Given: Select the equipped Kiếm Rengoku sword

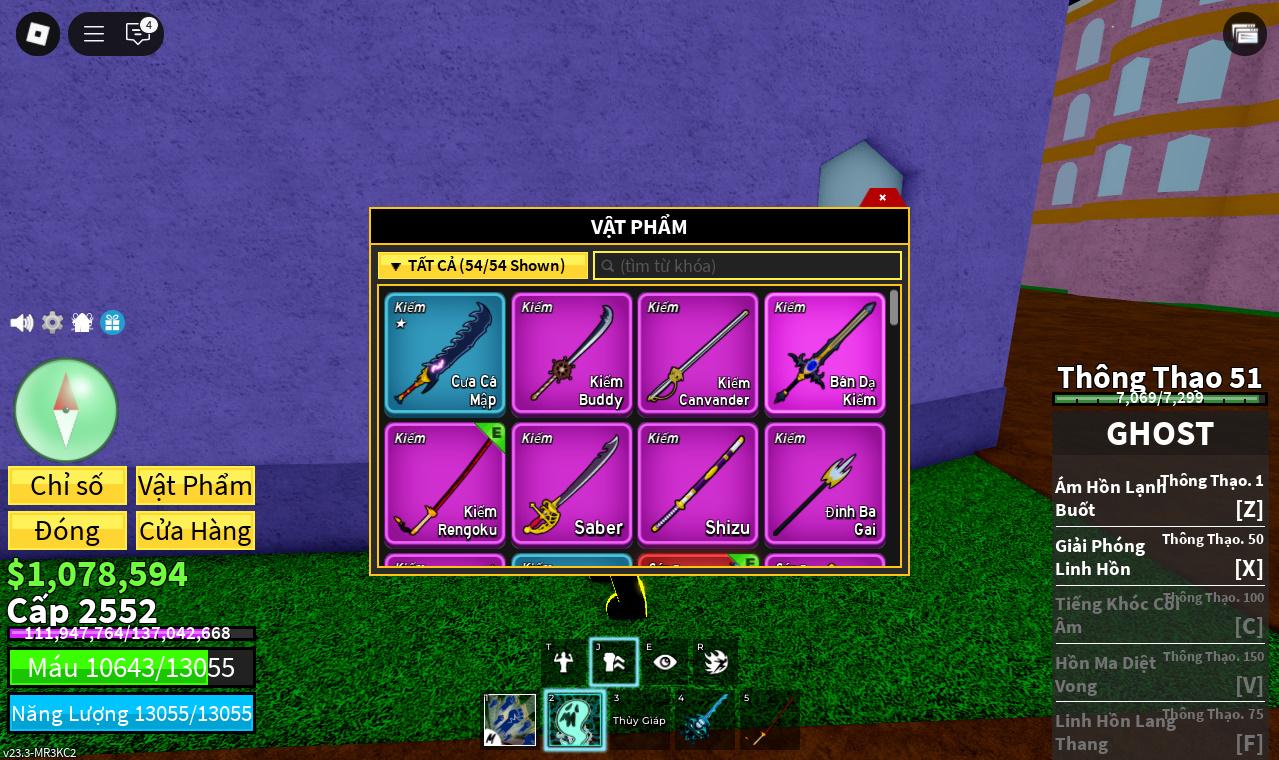Looking at the screenshot, I should [445, 484].
